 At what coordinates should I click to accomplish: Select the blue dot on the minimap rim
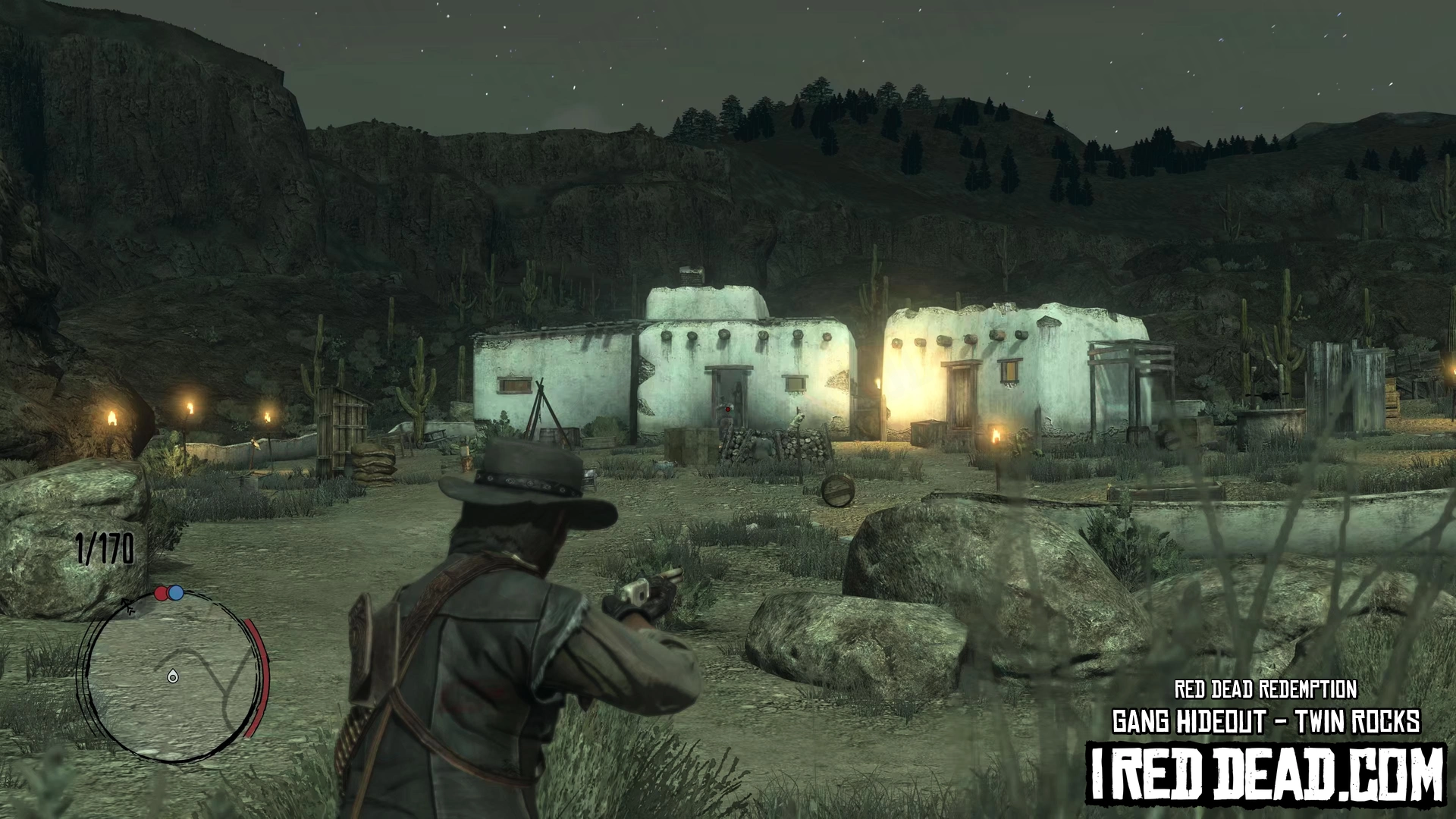[176, 592]
